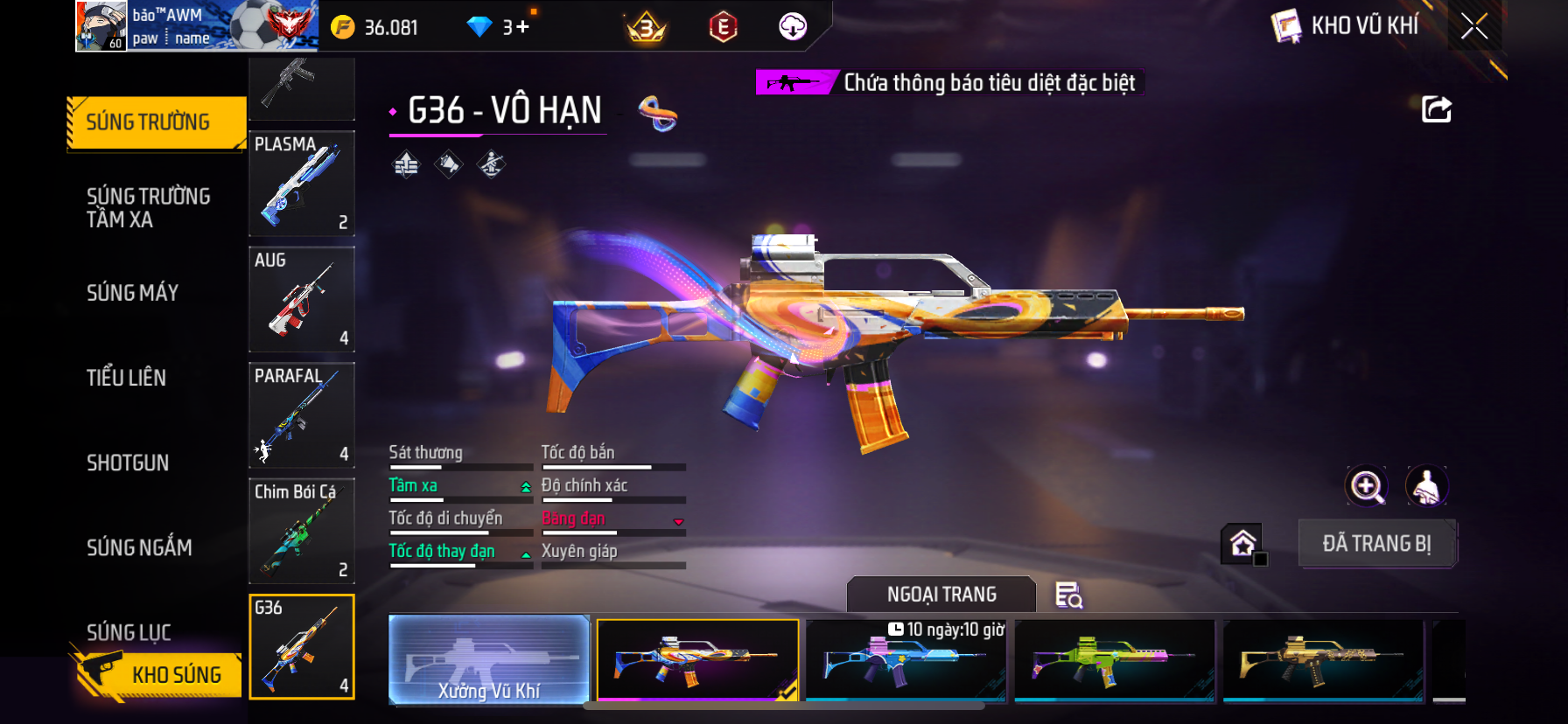This screenshot has height=724, width=1568.
Task: Choose the AUG weapon tile
Action: pyautogui.click(x=302, y=299)
